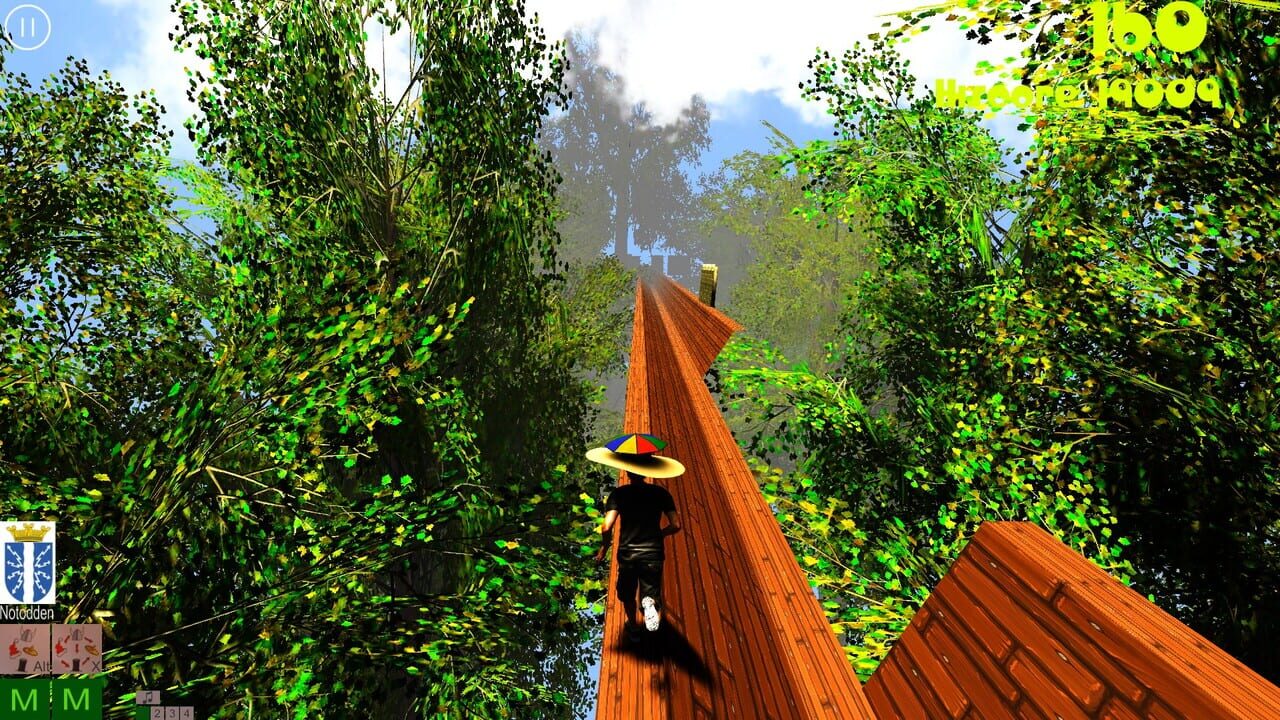1280x720 pixels.
Task: Click the Notodden label text
Action: (27, 612)
